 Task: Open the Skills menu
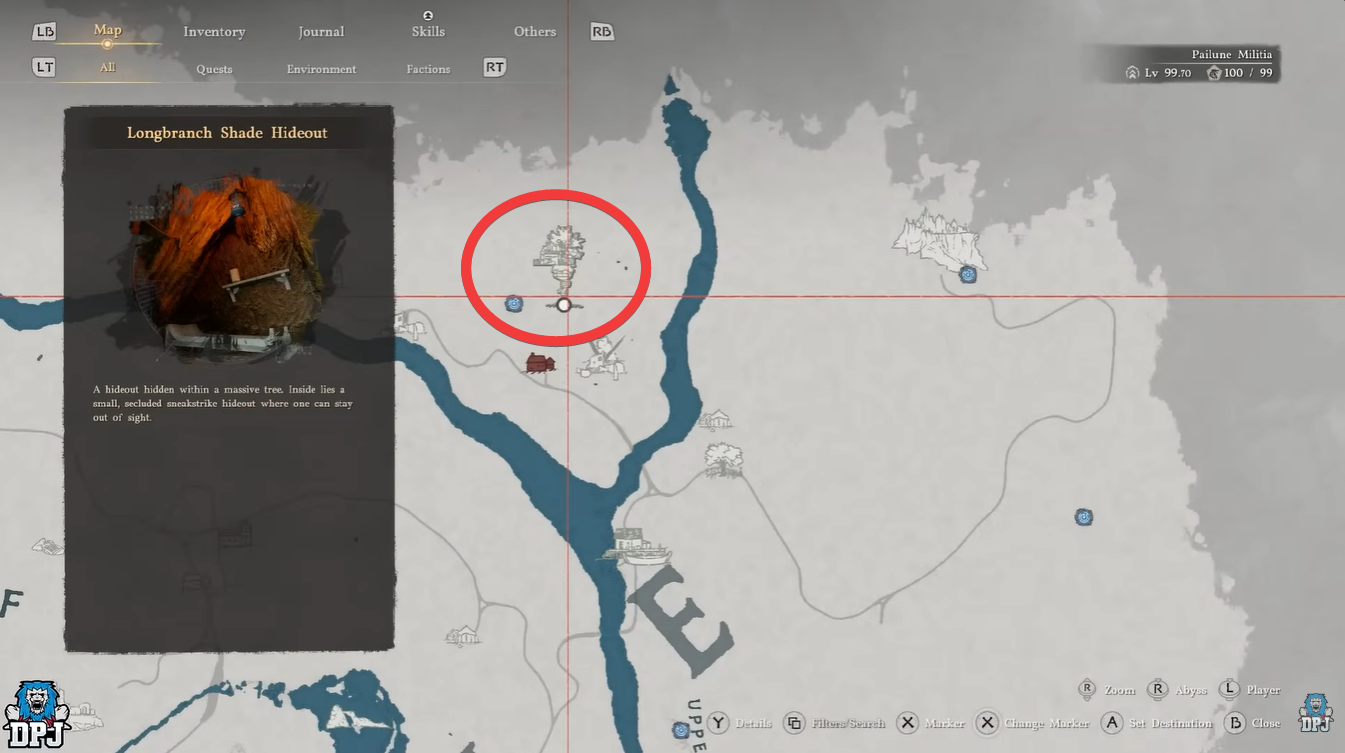(428, 31)
